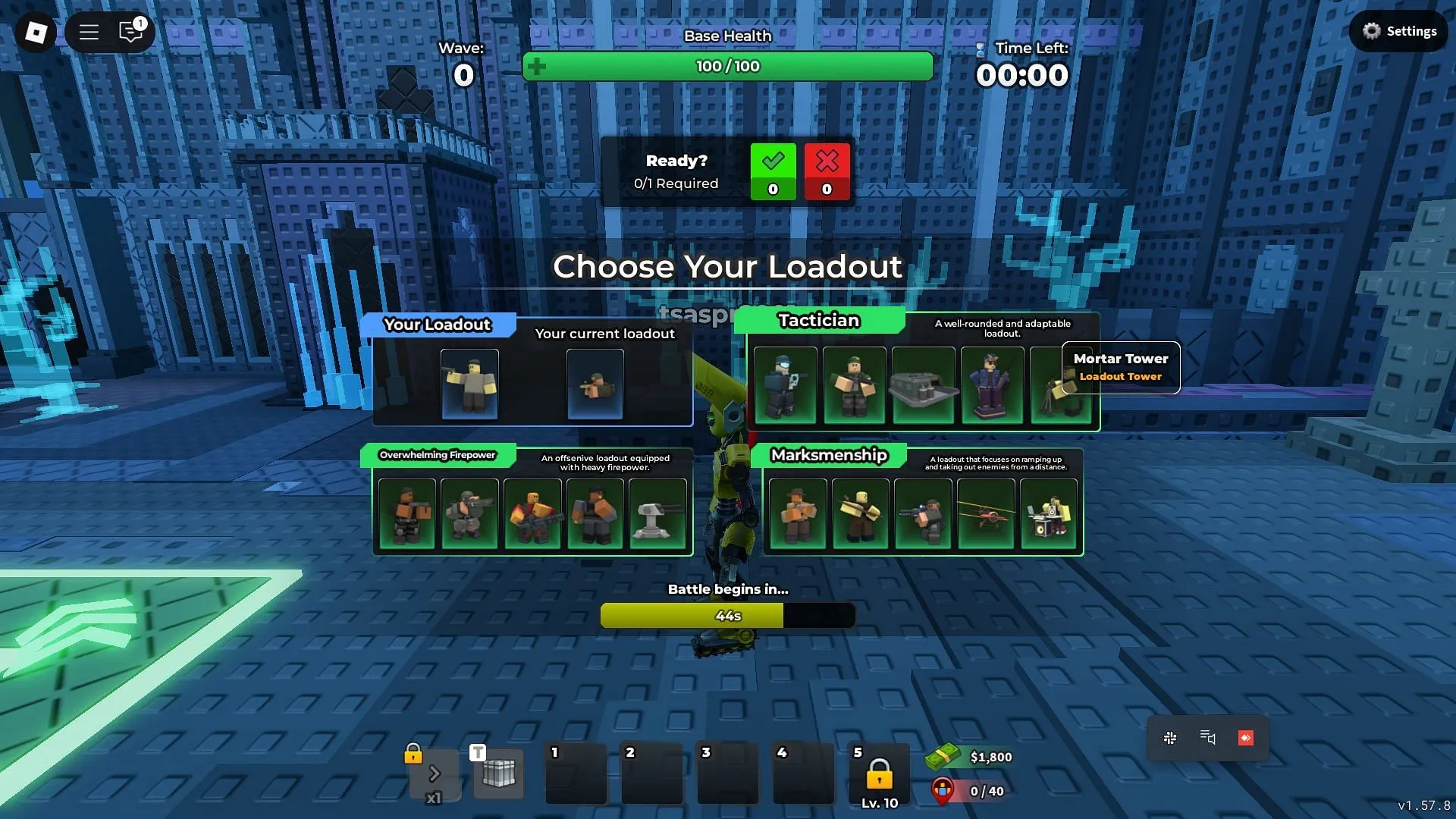
Task: Select the Your Loadout panel
Action: click(x=438, y=325)
